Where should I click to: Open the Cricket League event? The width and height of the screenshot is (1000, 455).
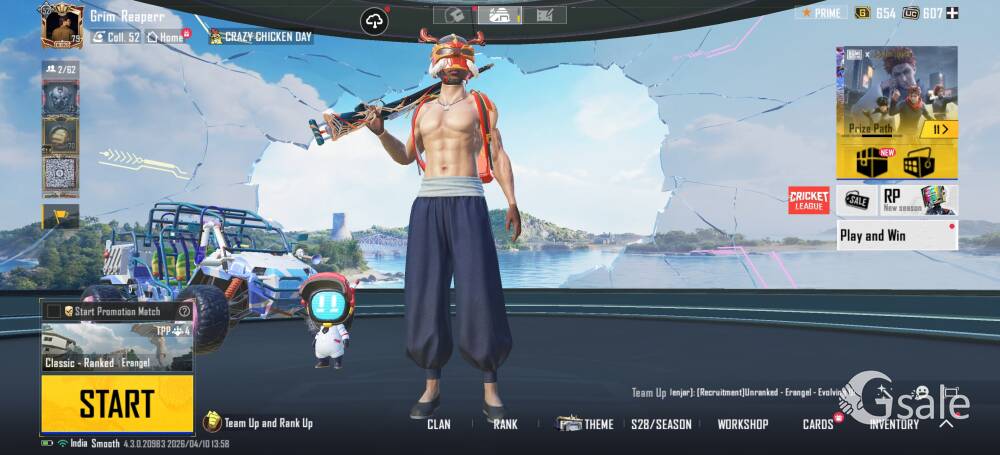tap(809, 200)
